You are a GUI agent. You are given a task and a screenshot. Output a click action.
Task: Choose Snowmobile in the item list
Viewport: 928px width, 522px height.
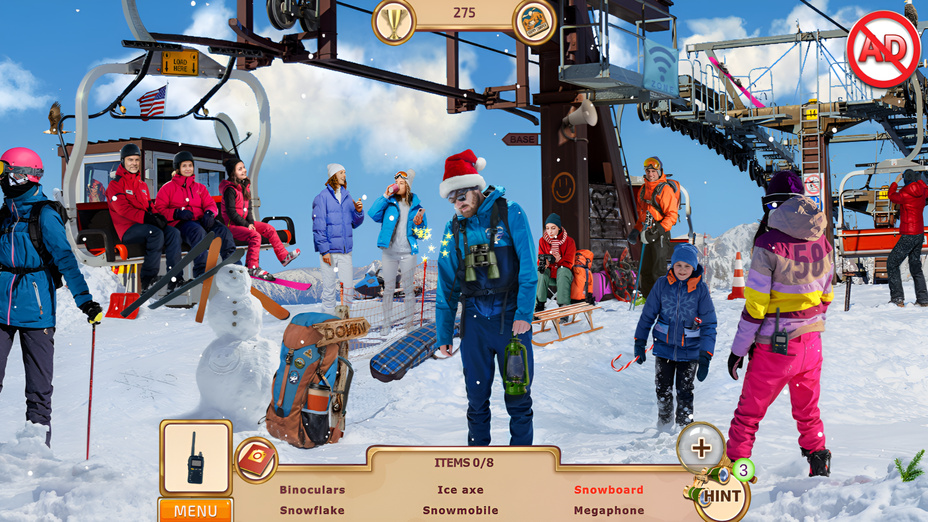[460, 510]
